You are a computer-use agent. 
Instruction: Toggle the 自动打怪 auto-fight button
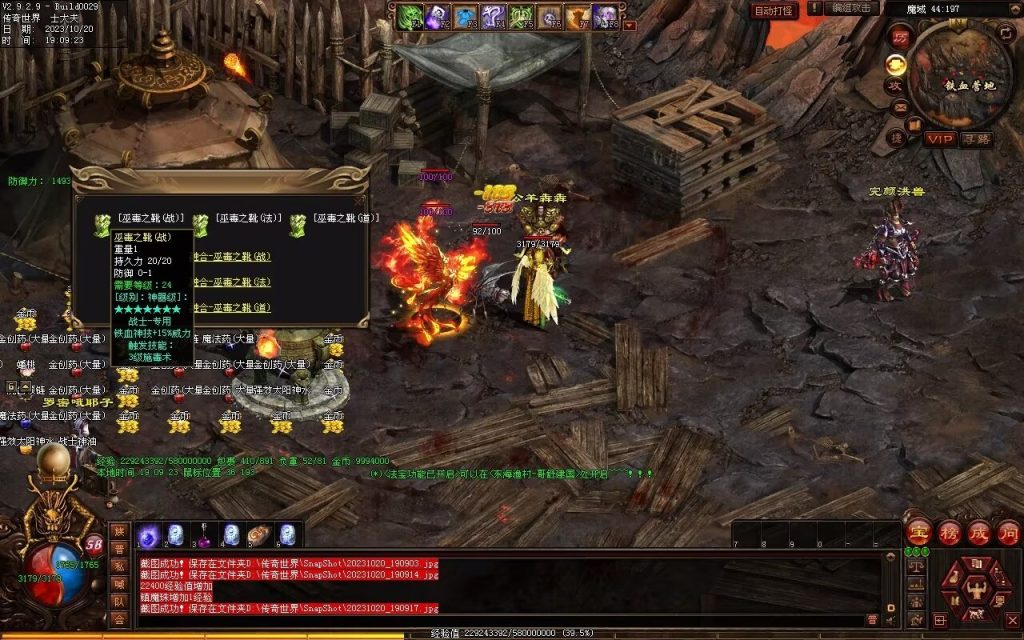point(773,10)
